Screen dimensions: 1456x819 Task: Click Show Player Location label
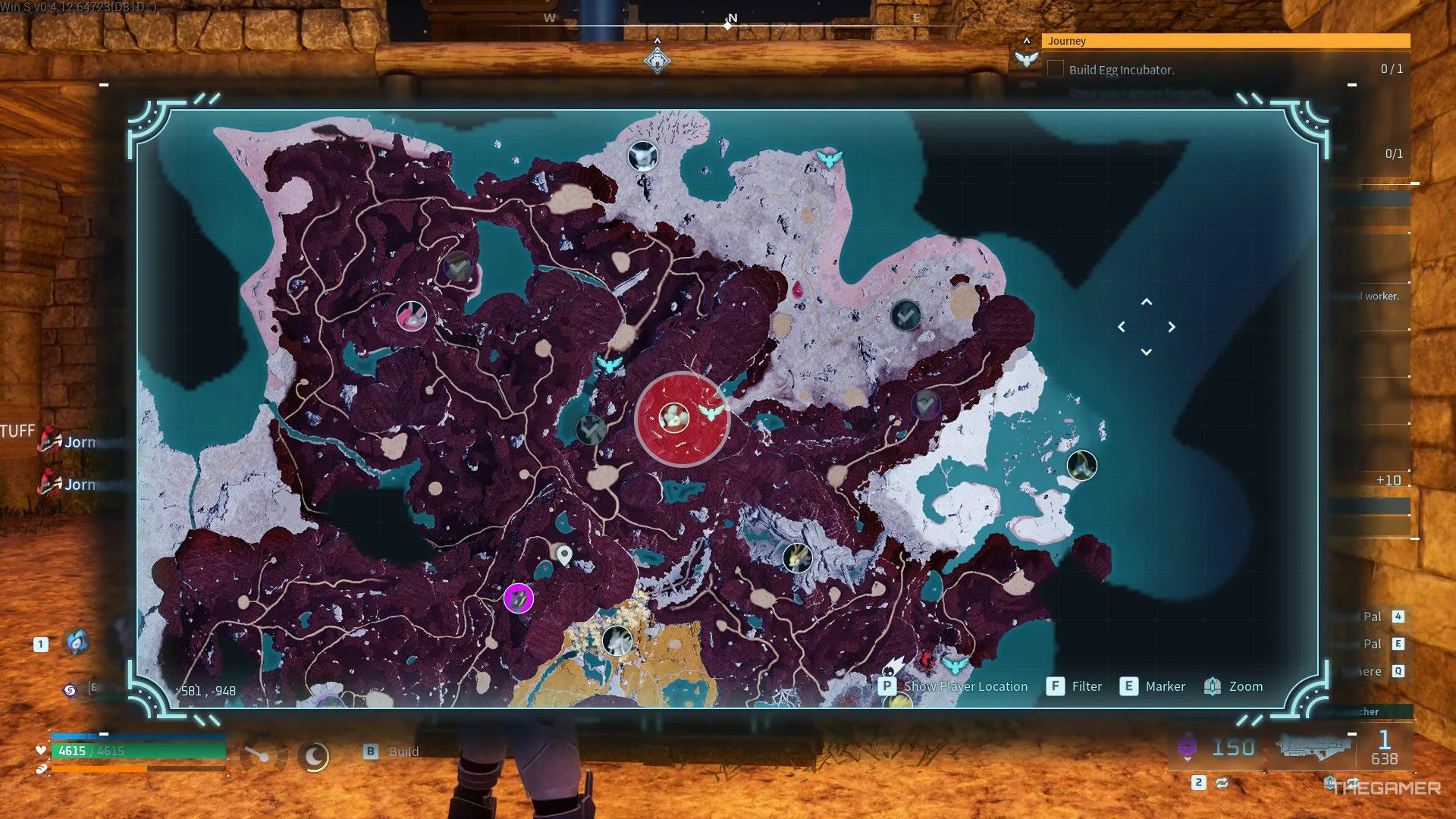(x=965, y=686)
